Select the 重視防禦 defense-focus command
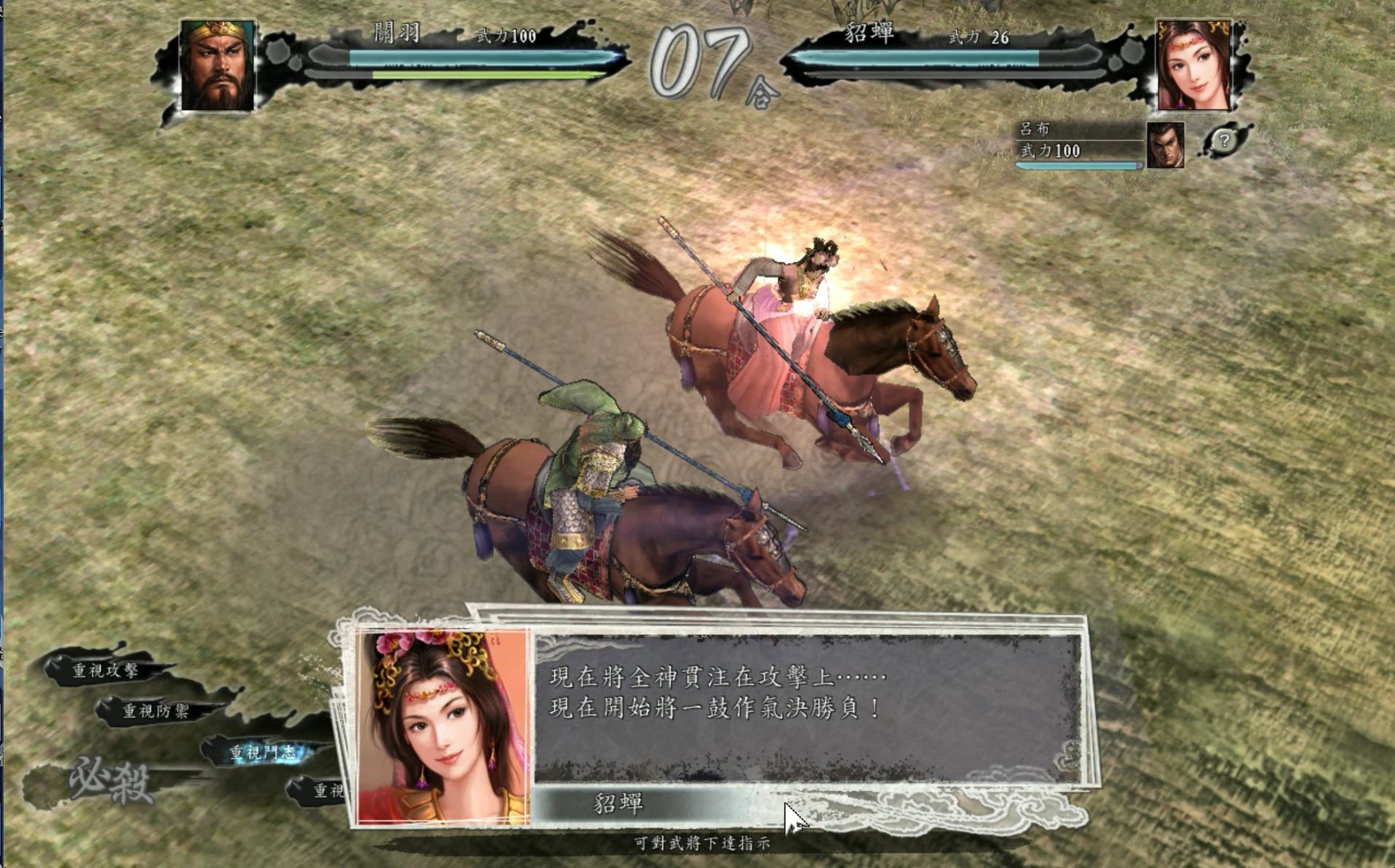1395x868 pixels. [156, 710]
